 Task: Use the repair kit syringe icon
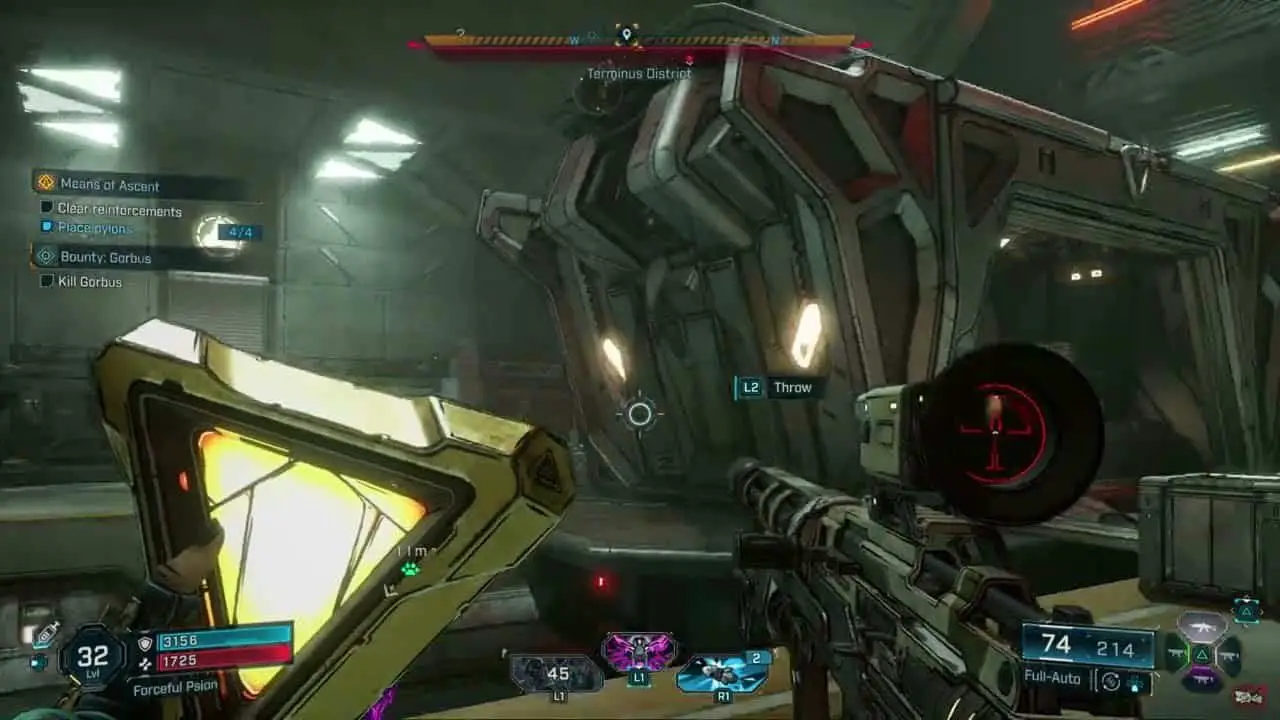44,634
